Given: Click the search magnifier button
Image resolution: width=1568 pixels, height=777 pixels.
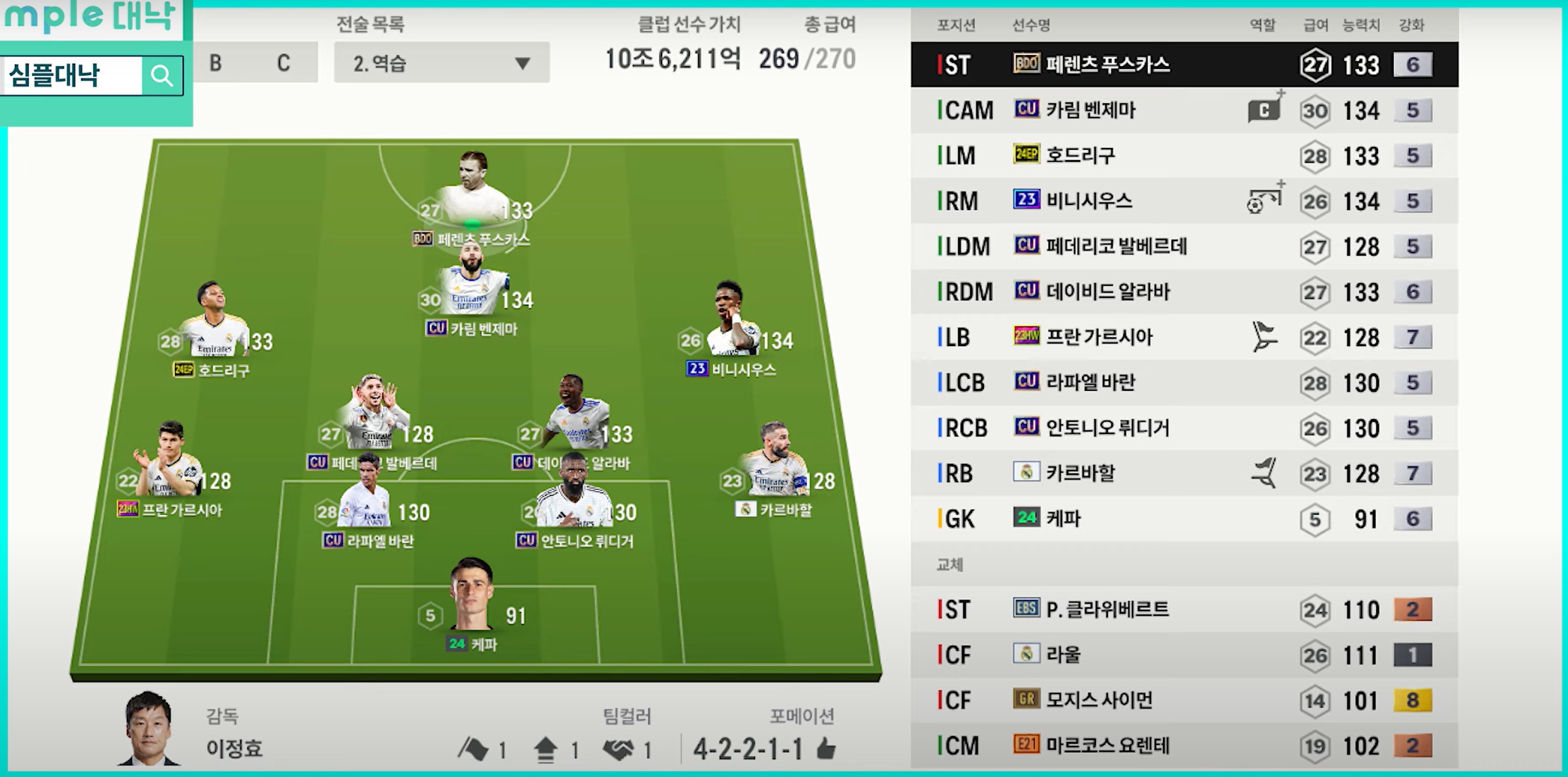Looking at the screenshot, I should [162, 76].
